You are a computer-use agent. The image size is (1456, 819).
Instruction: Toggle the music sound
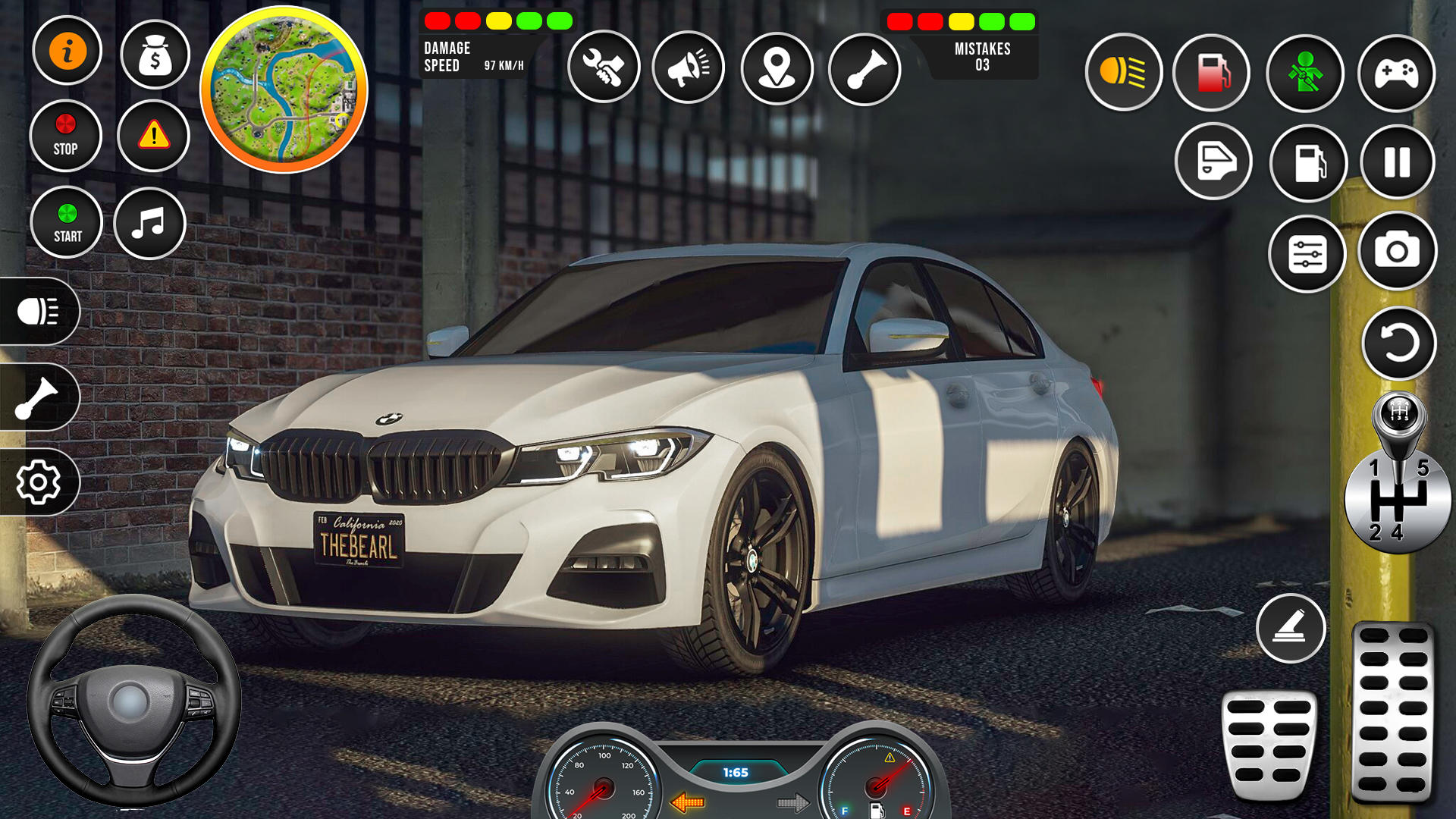[151, 221]
